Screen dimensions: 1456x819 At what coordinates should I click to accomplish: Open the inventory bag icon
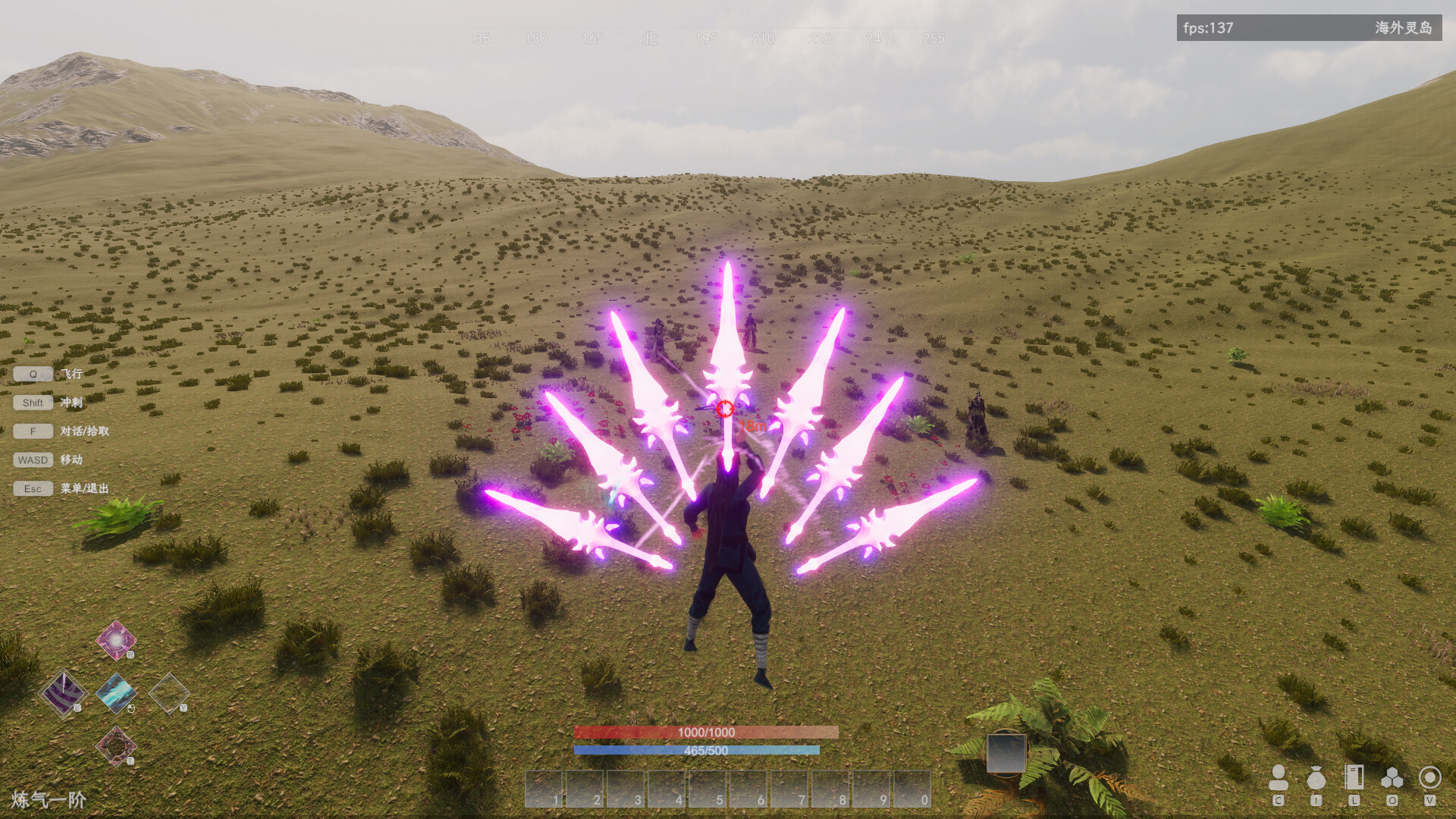(x=1316, y=778)
